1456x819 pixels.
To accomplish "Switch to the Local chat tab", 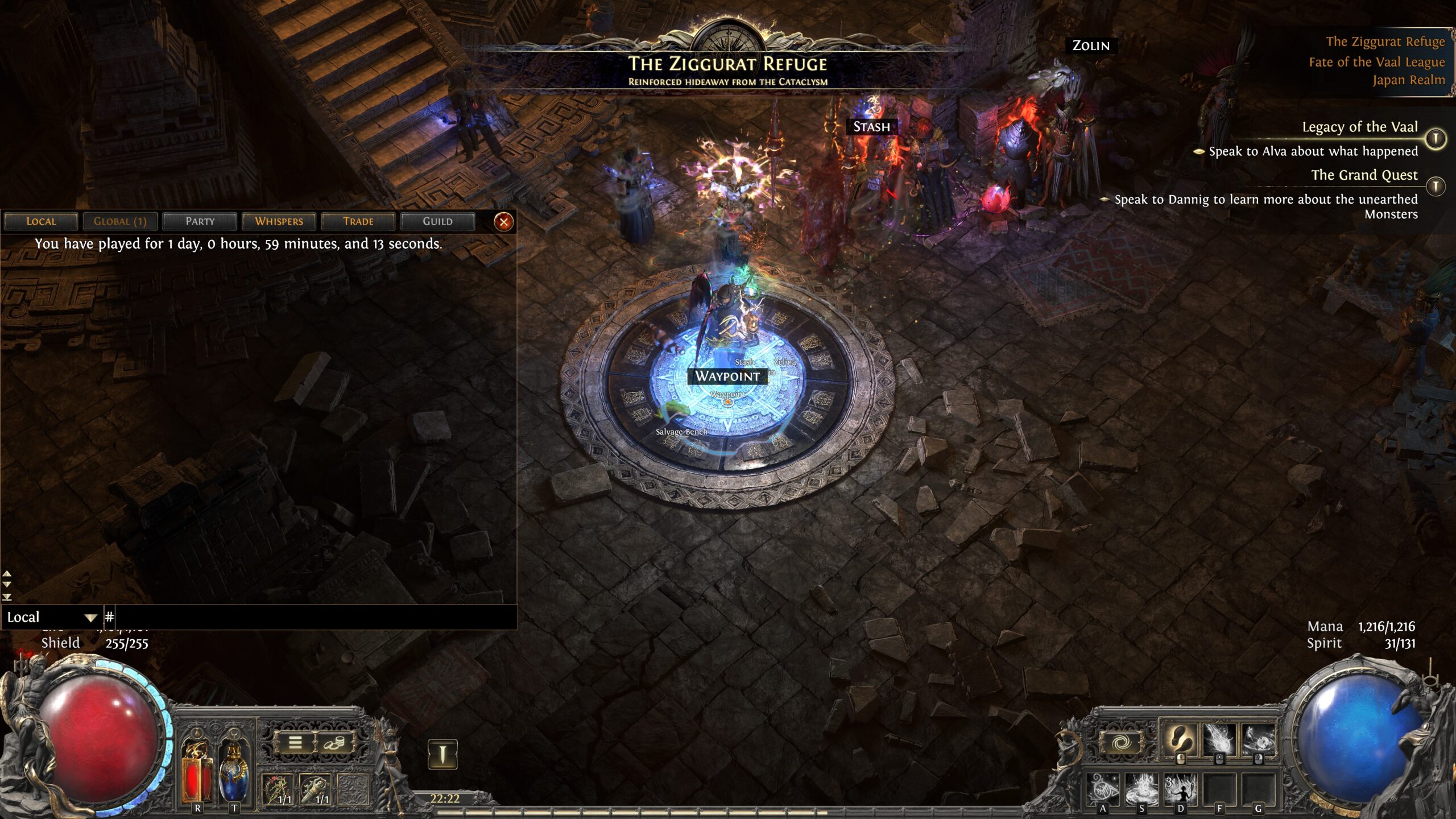I will coord(41,221).
